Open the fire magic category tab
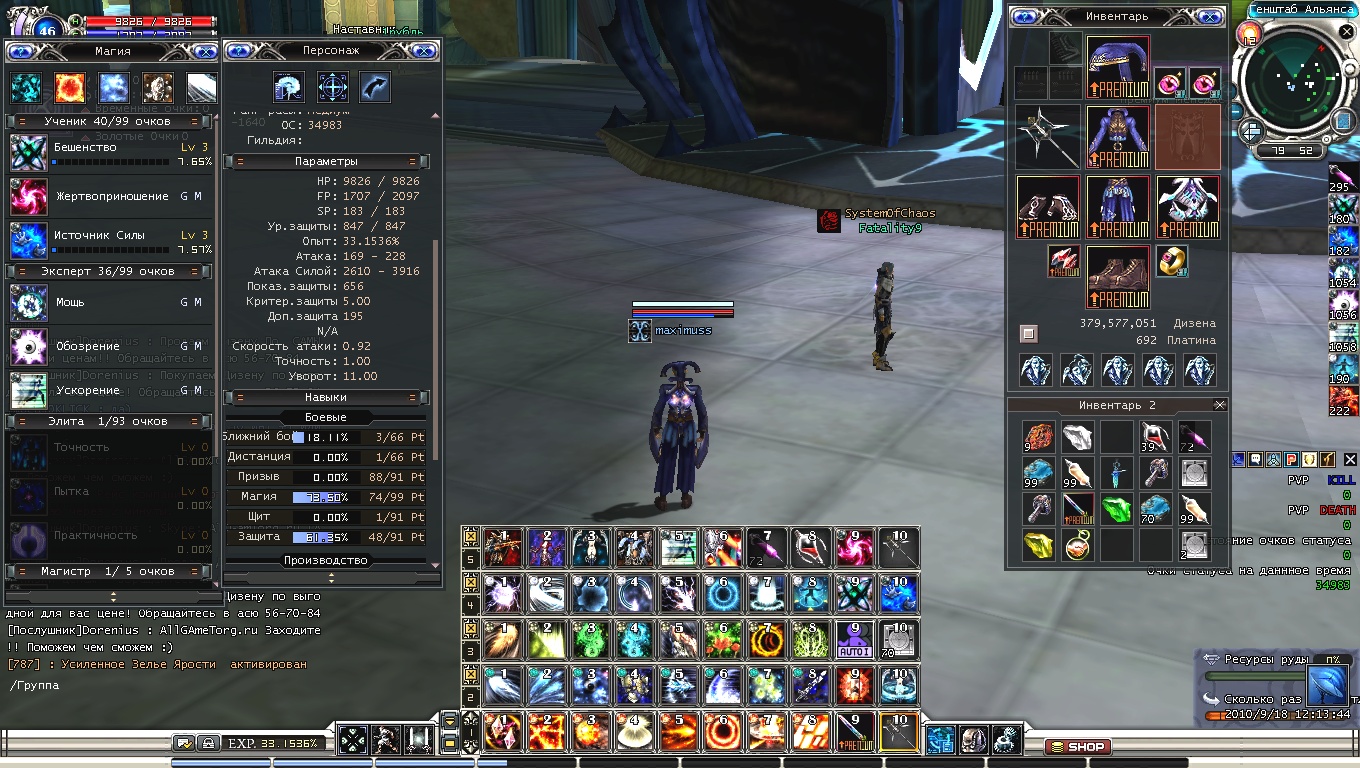 click(x=68, y=88)
